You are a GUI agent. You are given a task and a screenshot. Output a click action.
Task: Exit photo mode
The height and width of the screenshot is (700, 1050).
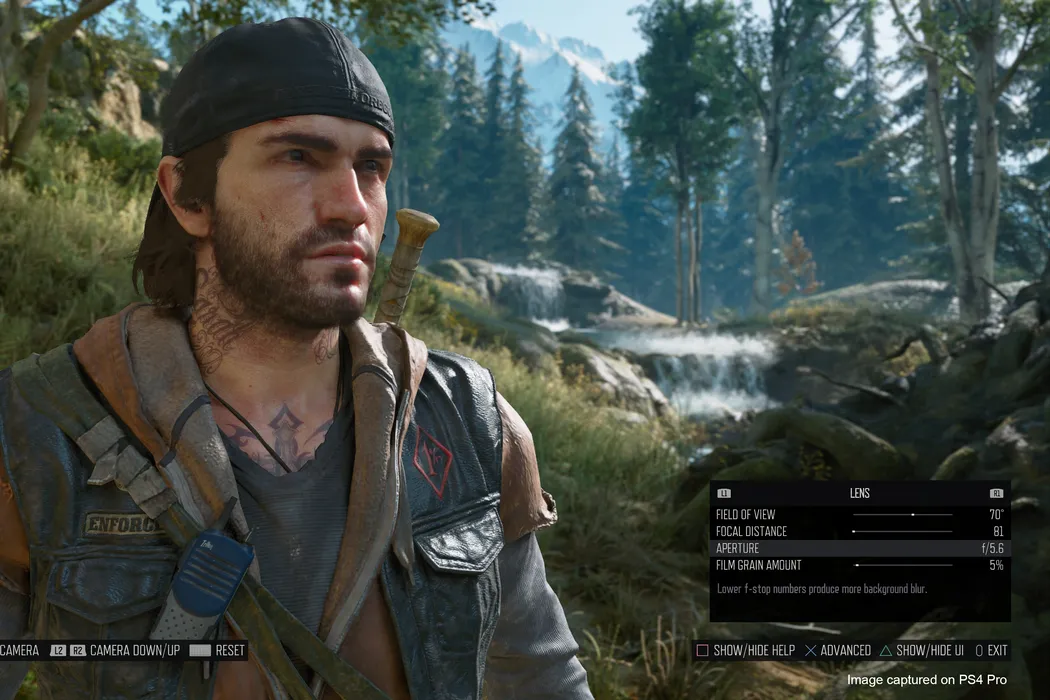point(991,651)
